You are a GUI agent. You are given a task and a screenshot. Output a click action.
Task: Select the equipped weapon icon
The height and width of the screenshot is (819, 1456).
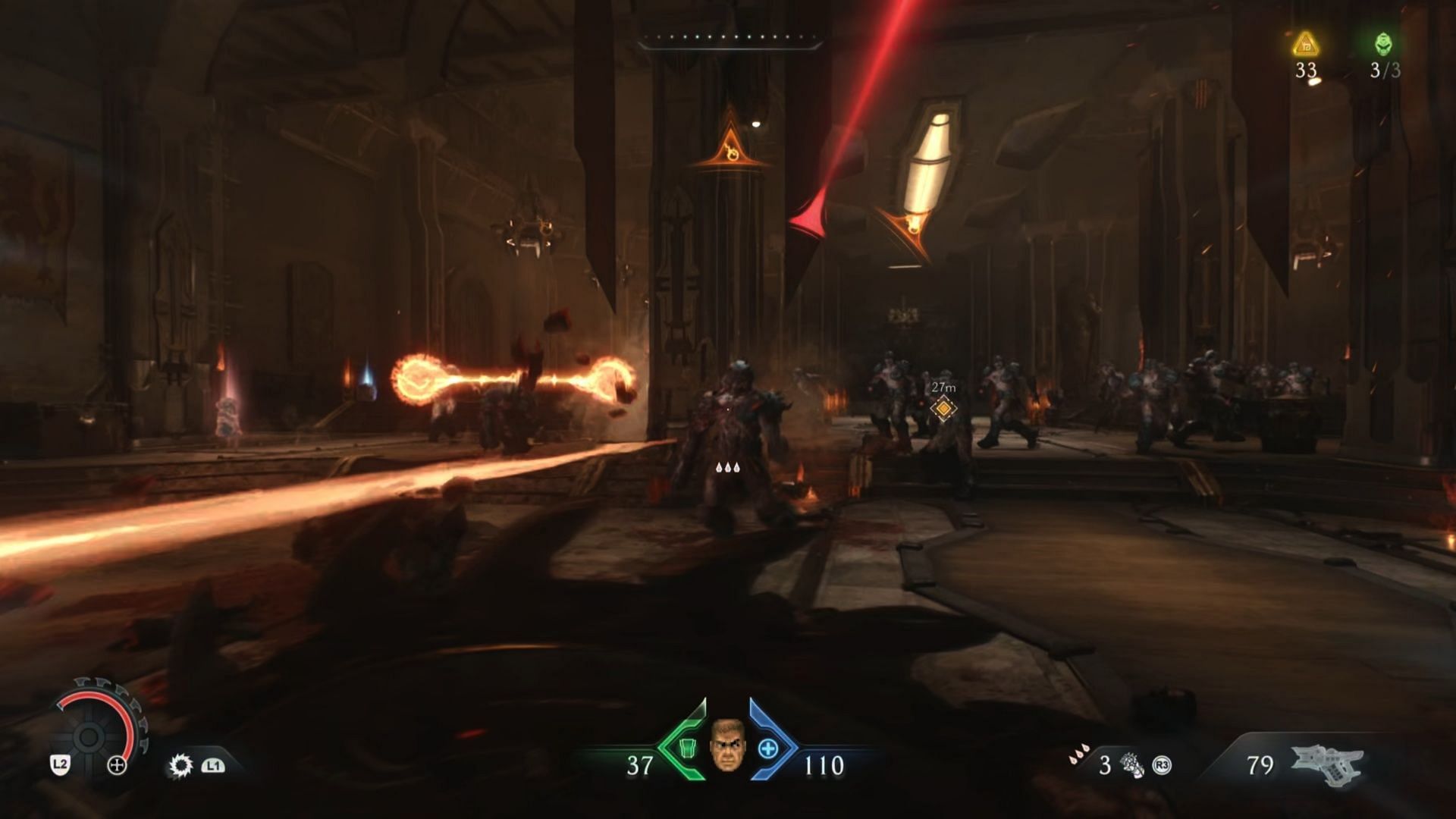click(1327, 764)
